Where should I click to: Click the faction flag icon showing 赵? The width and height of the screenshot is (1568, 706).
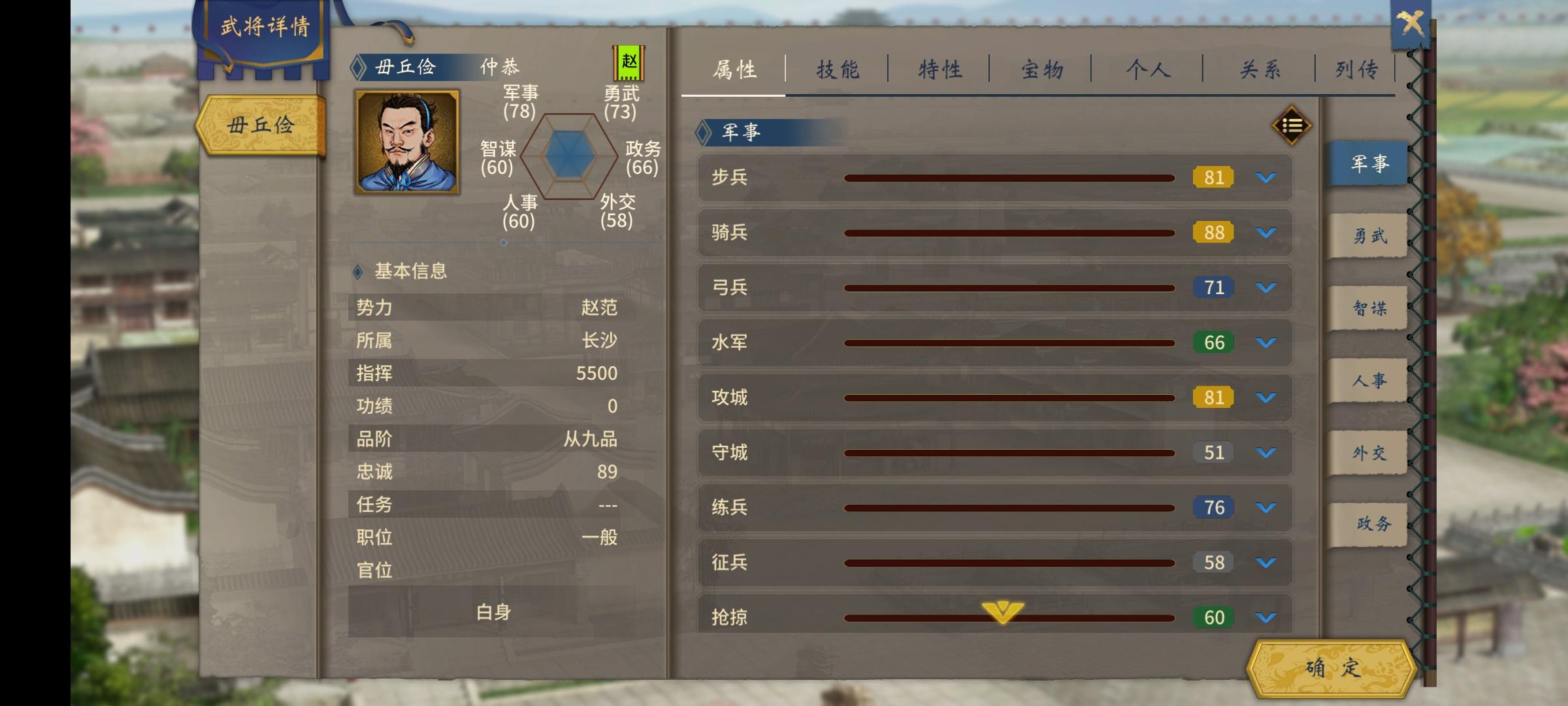pyautogui.click(x=629, y=62)
